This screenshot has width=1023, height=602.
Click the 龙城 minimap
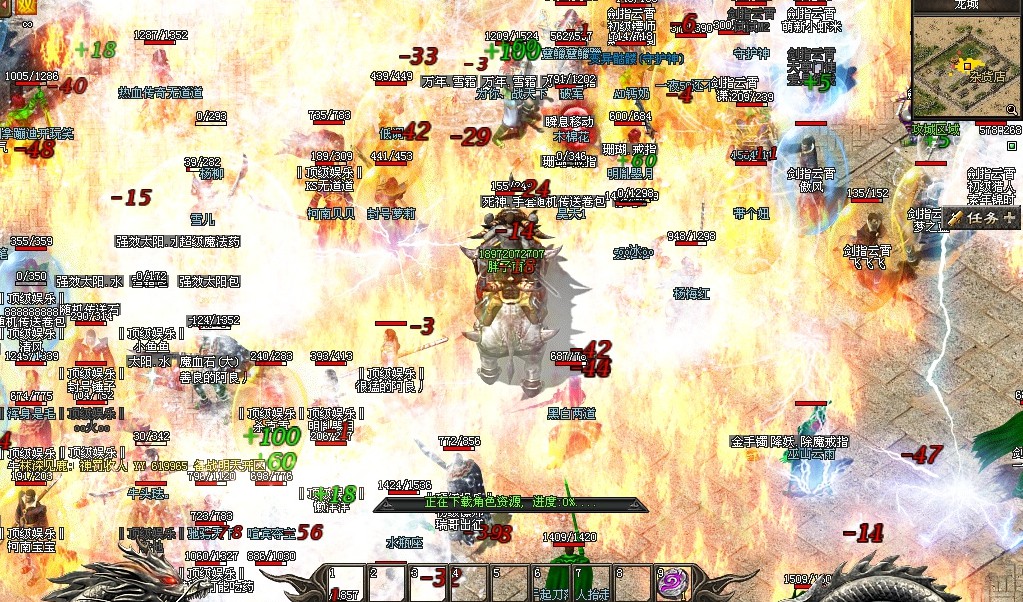click(x=967, y=67)
